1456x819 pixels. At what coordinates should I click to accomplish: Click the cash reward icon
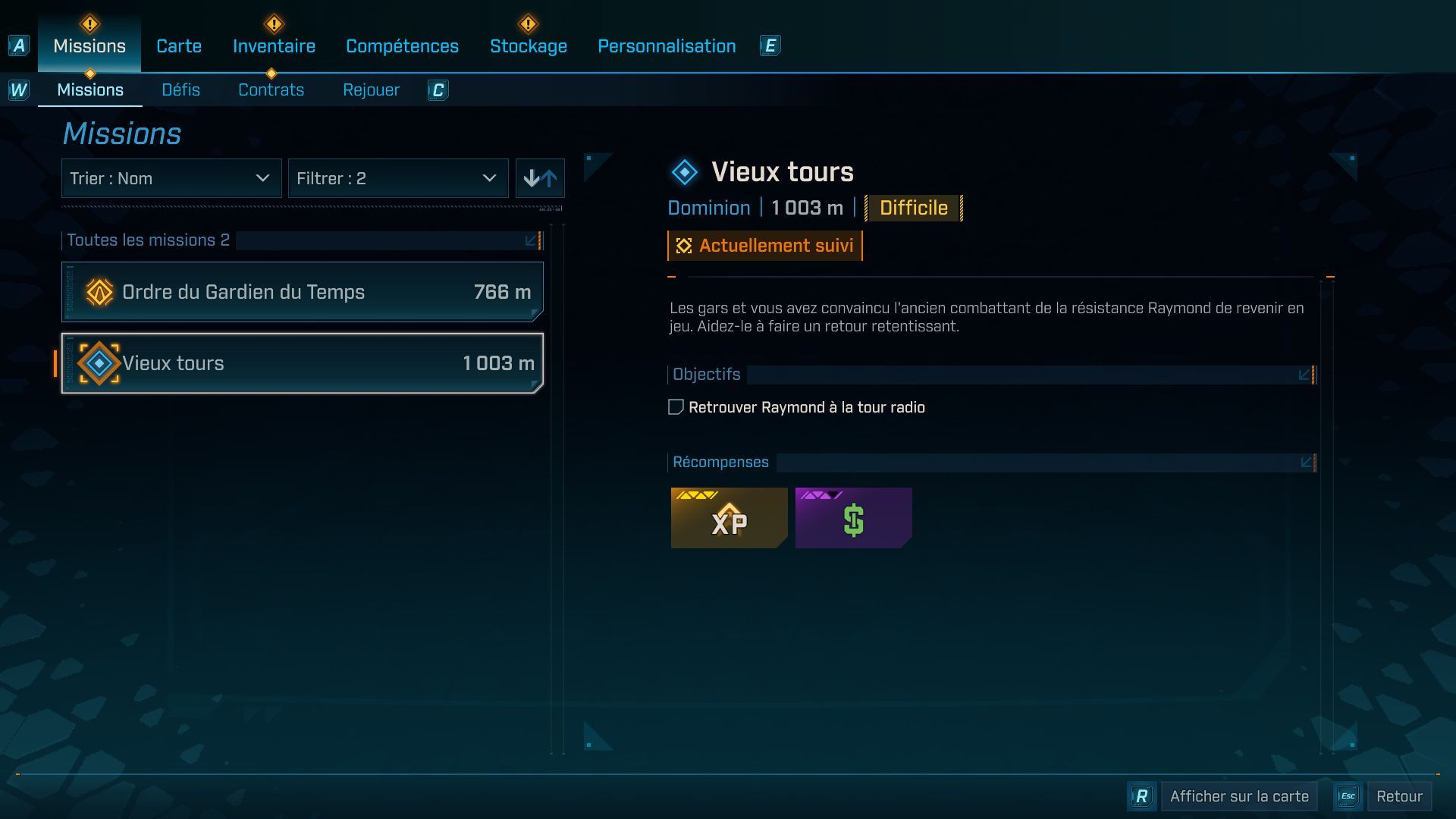852,518
